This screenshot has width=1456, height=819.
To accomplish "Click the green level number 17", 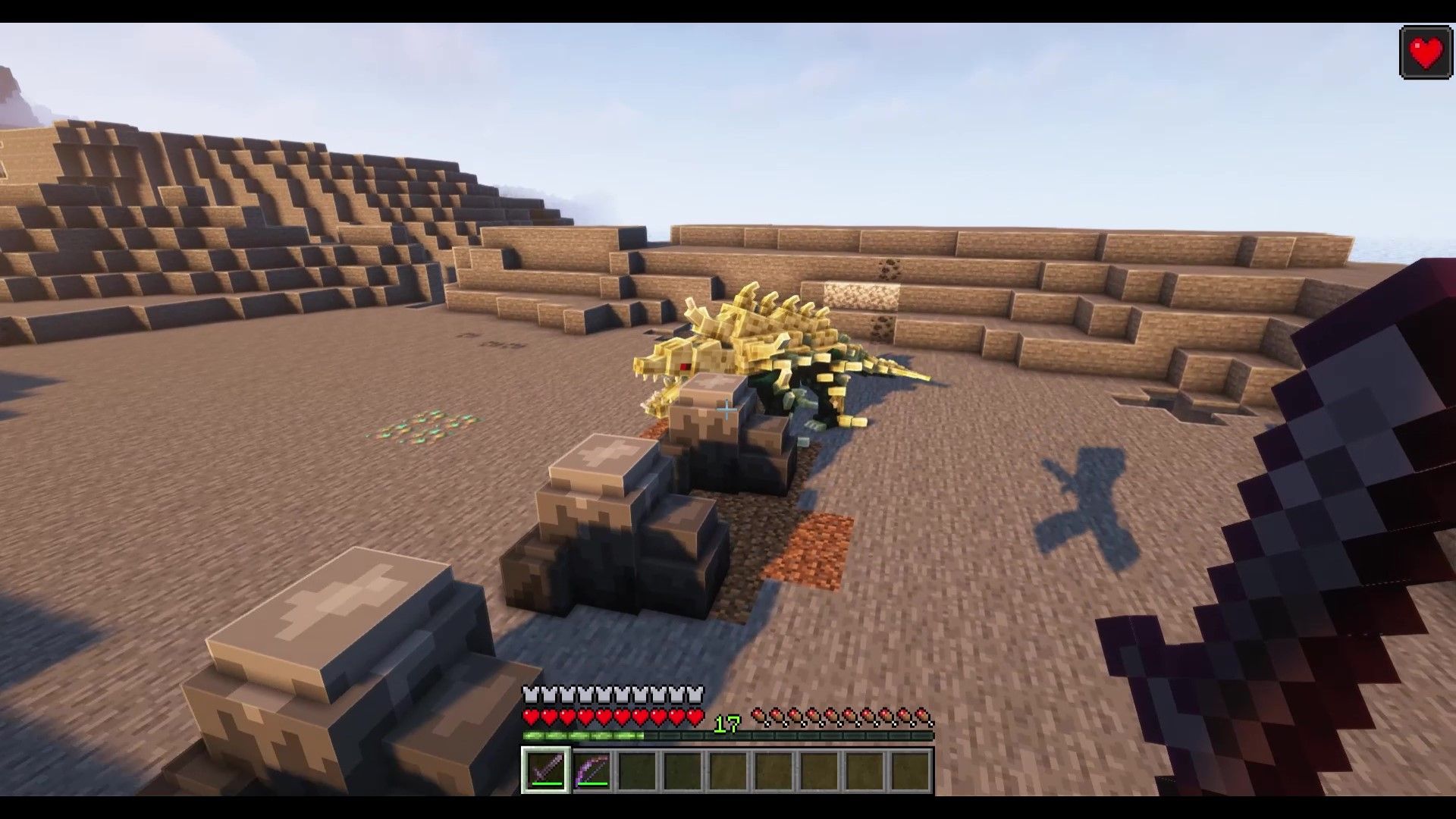I will coord(726,723).
